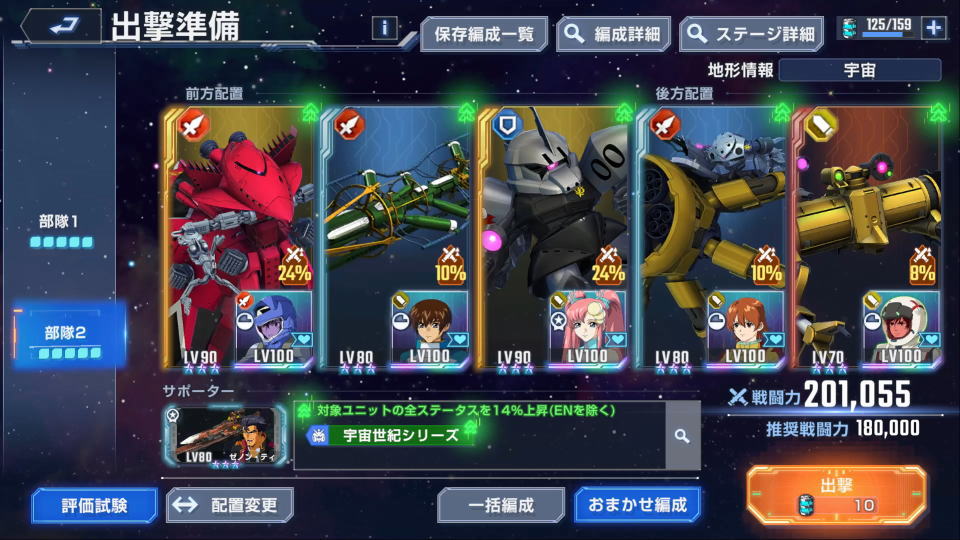This screenshot has height=540, width=960.
Task: Select the 部隊2 squad tab
Action: [69, 339]
